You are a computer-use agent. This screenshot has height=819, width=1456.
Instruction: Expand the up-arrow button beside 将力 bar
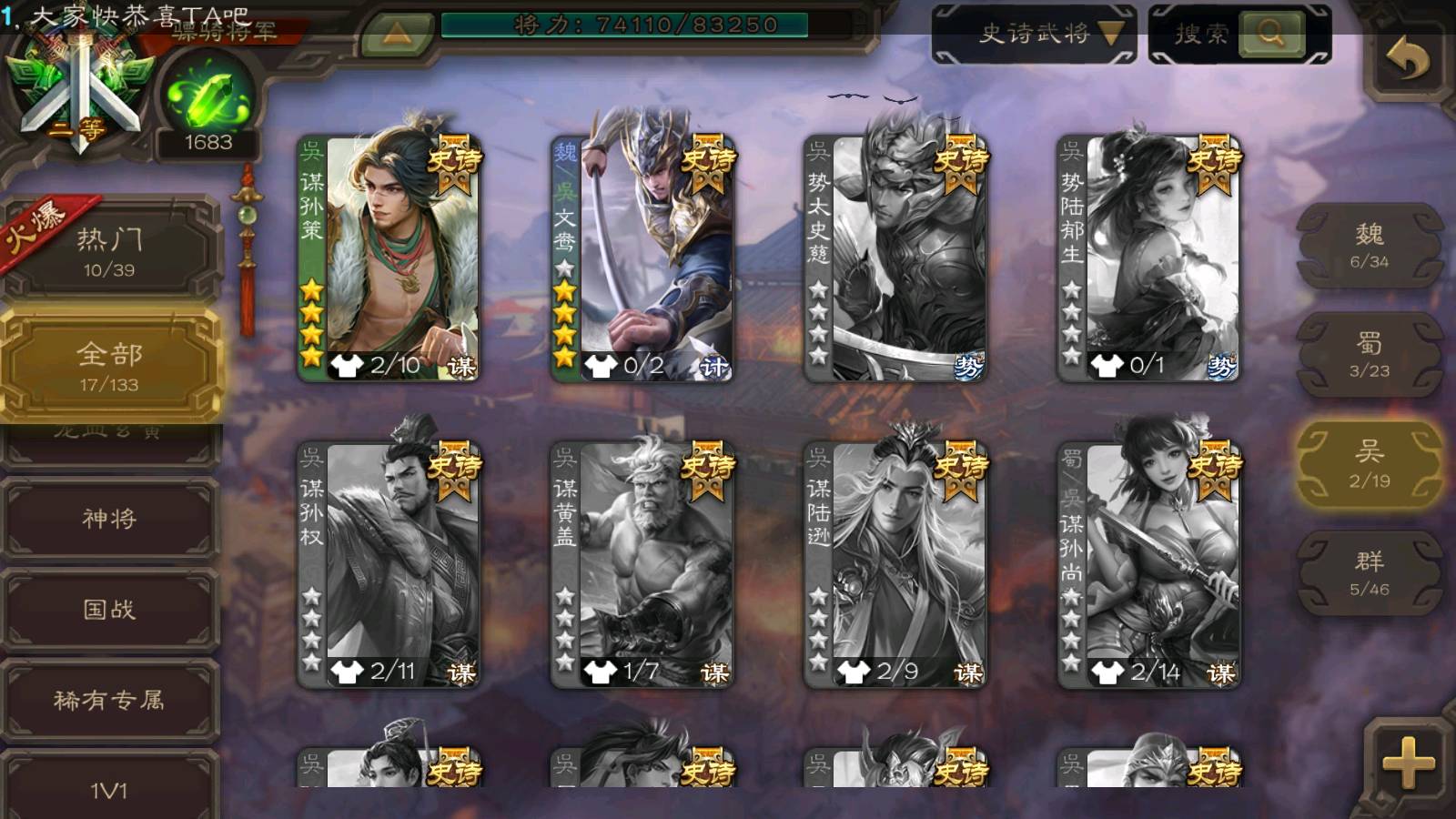[397, 35]
